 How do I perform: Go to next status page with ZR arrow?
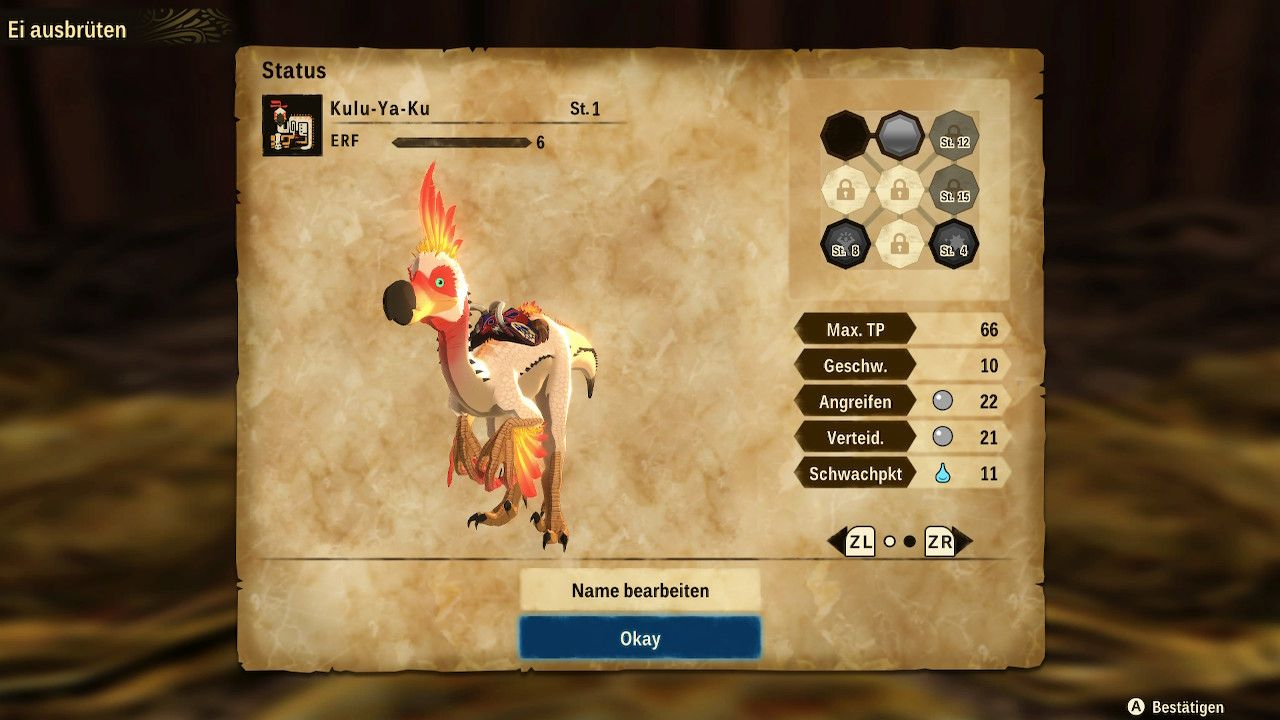click(947, 542)
